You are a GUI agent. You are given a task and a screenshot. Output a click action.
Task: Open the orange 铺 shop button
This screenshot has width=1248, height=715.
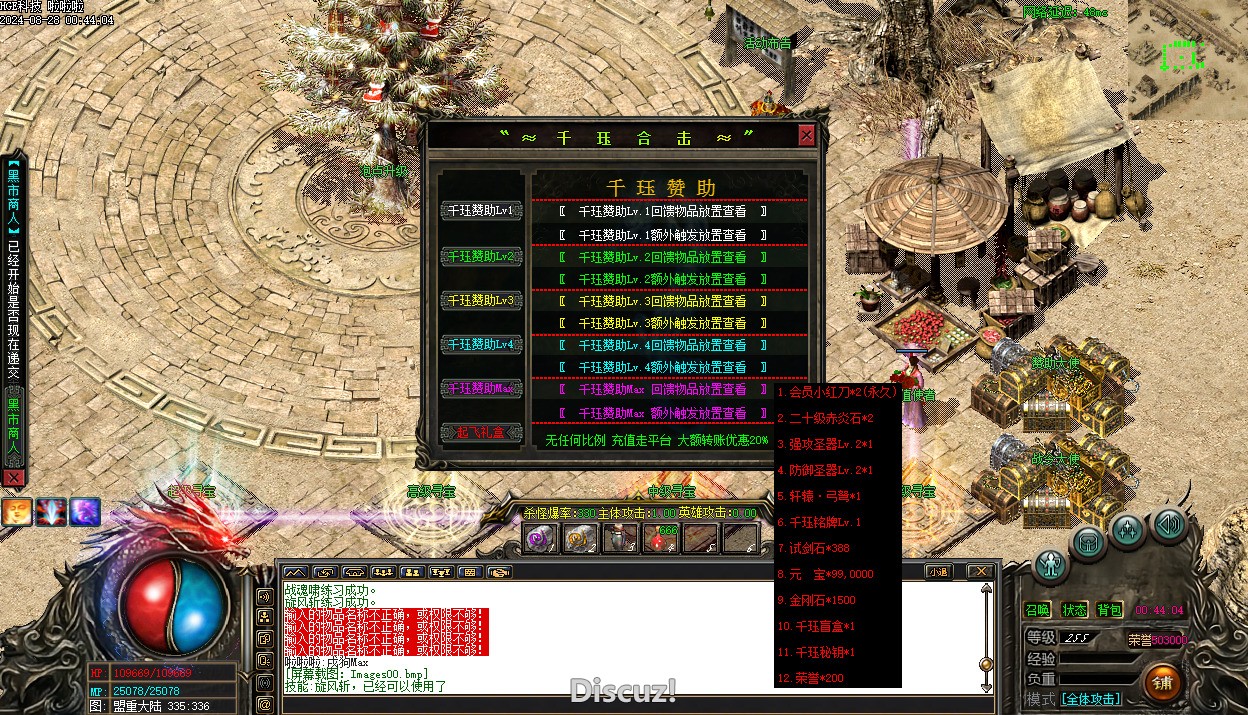pos(1162,682)
